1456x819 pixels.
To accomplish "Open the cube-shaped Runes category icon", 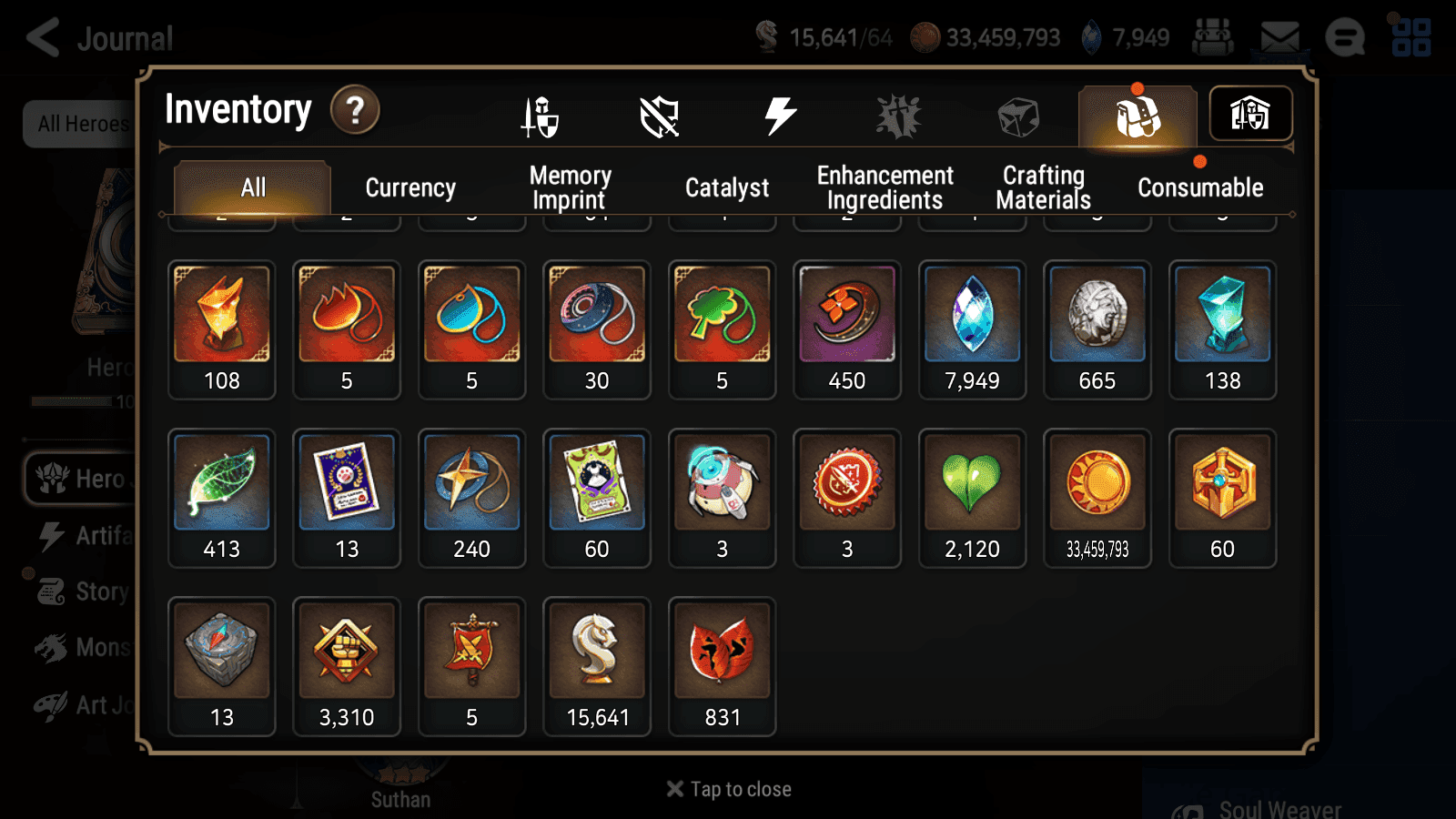I will tap(1017, 114).
